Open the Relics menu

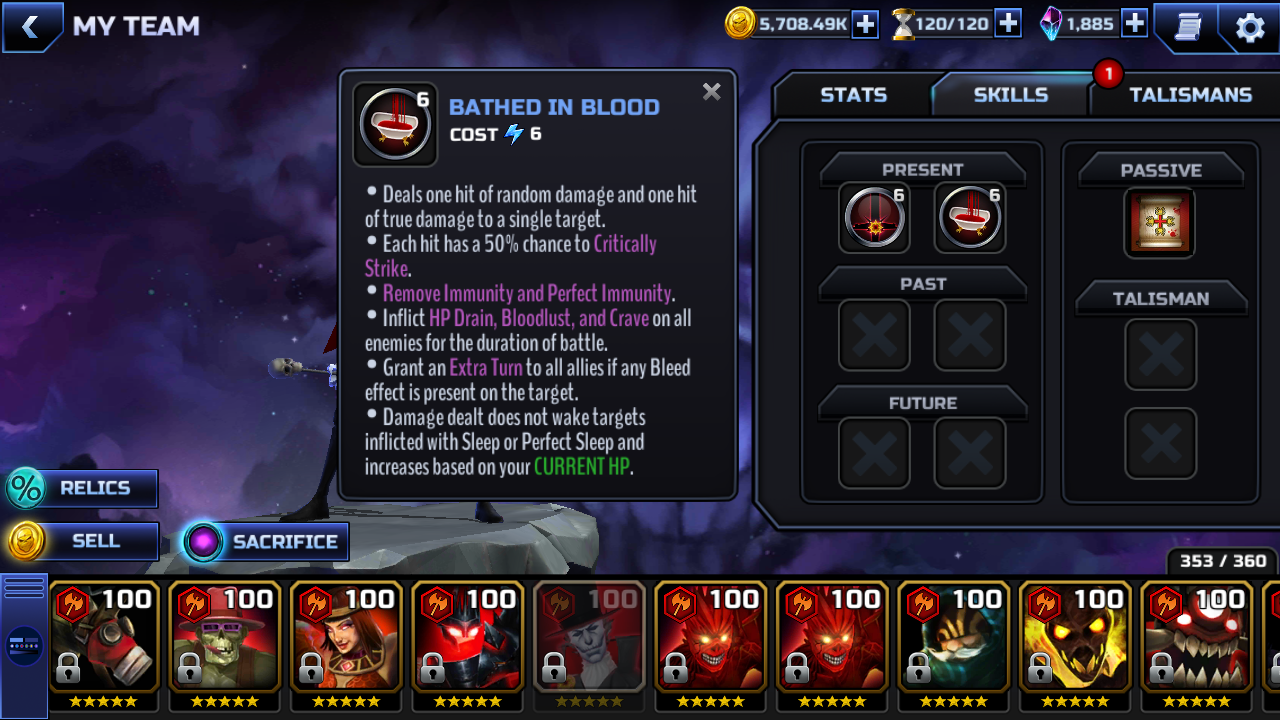click(x=82, y=488)
